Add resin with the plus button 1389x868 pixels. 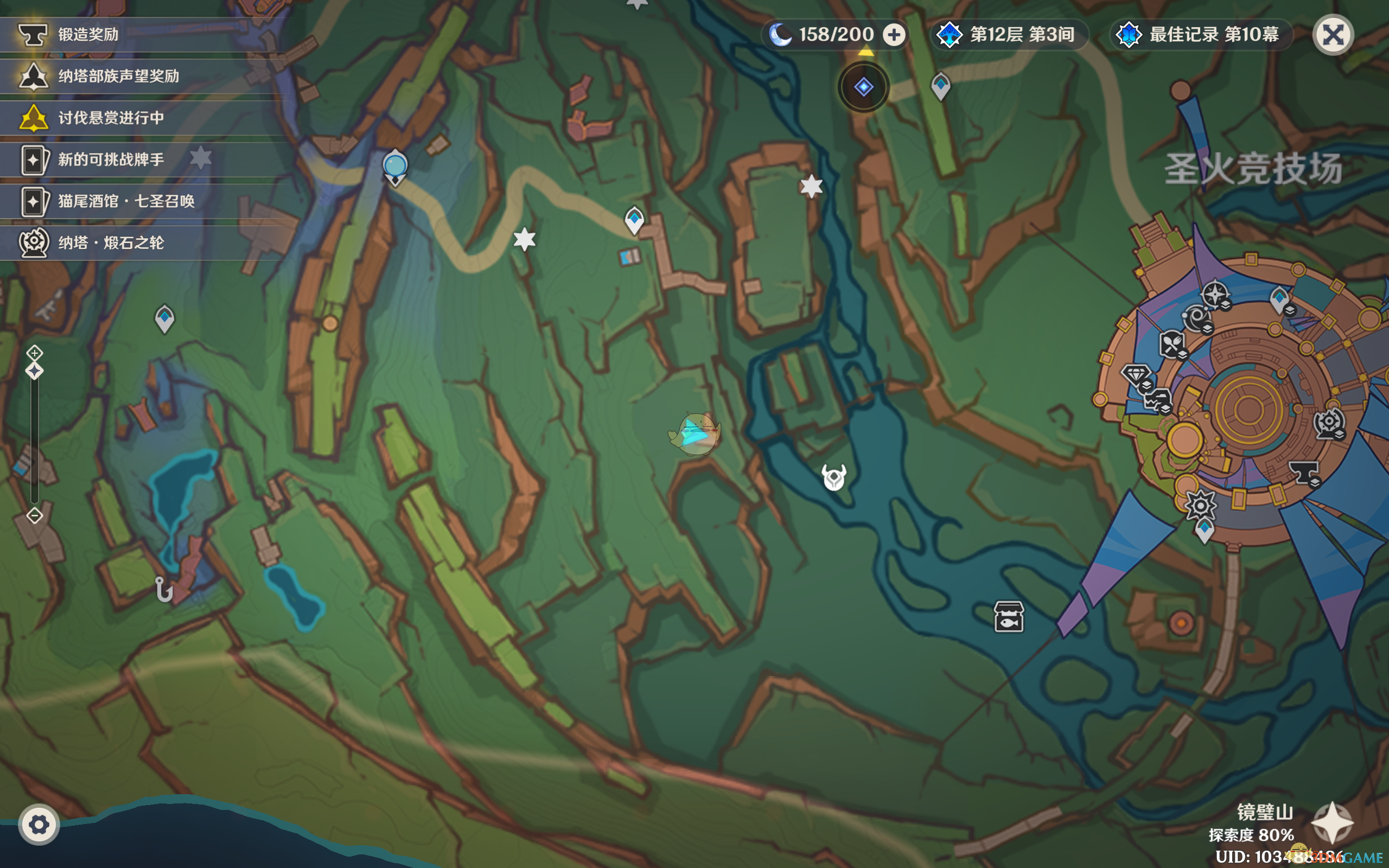pos(894,35)
